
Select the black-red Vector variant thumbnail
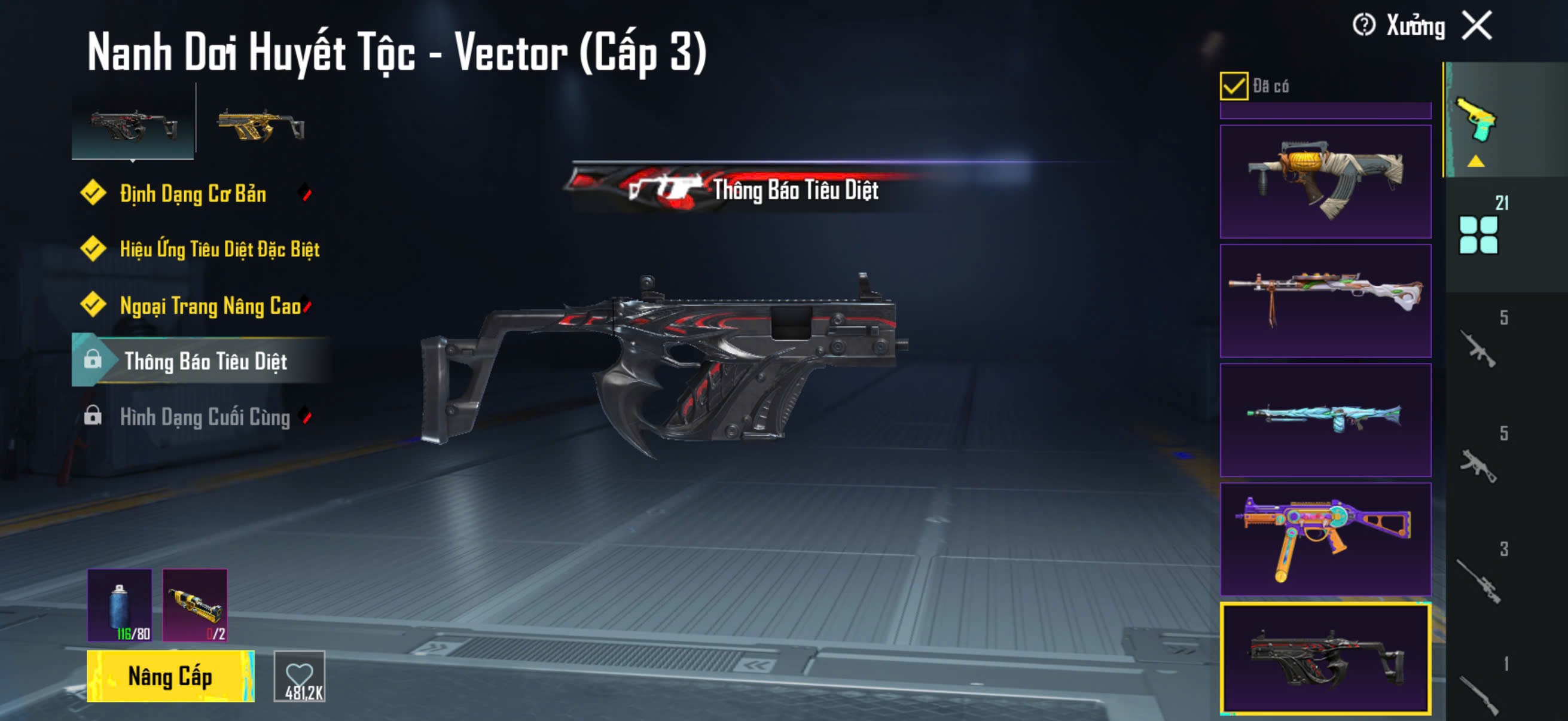point(133,124)
